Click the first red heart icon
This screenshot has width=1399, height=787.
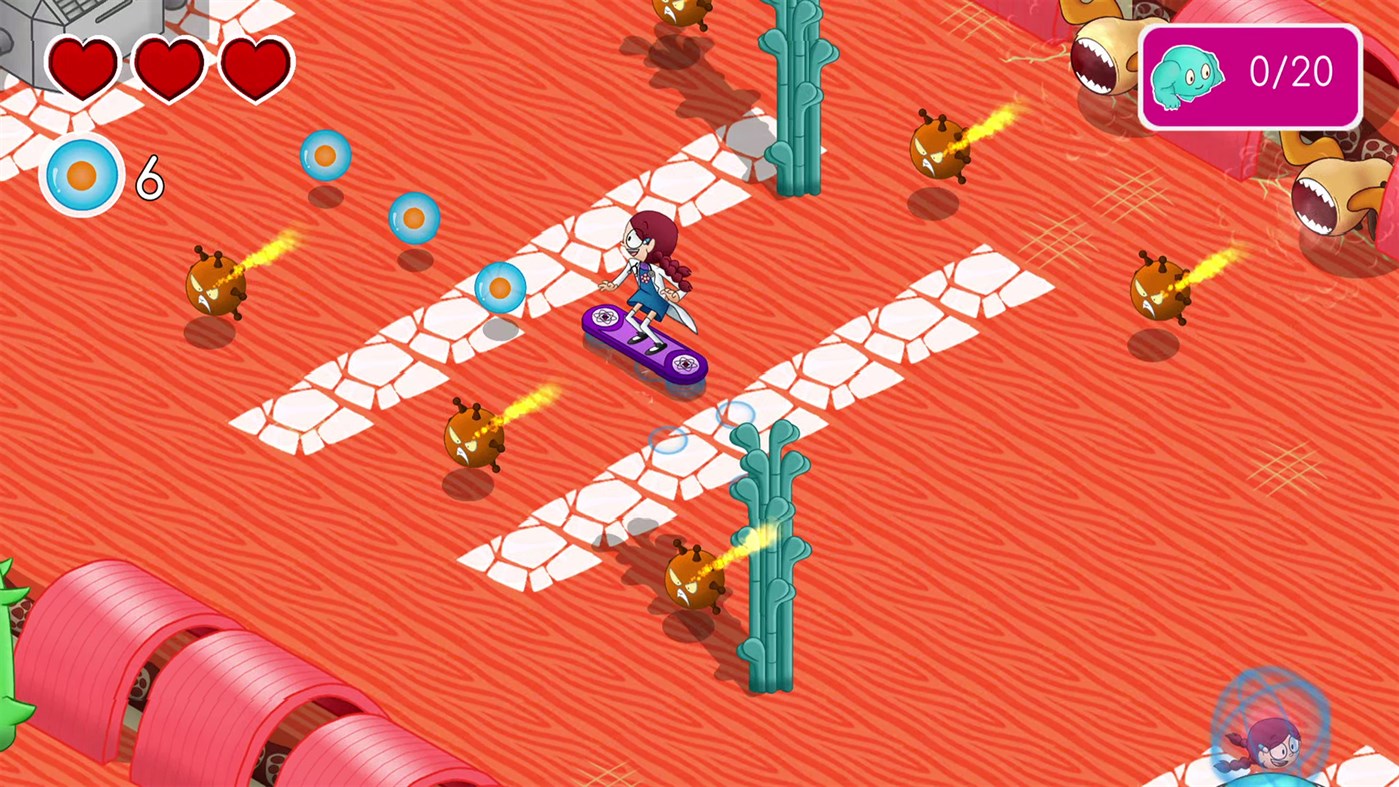pos(83,66)
